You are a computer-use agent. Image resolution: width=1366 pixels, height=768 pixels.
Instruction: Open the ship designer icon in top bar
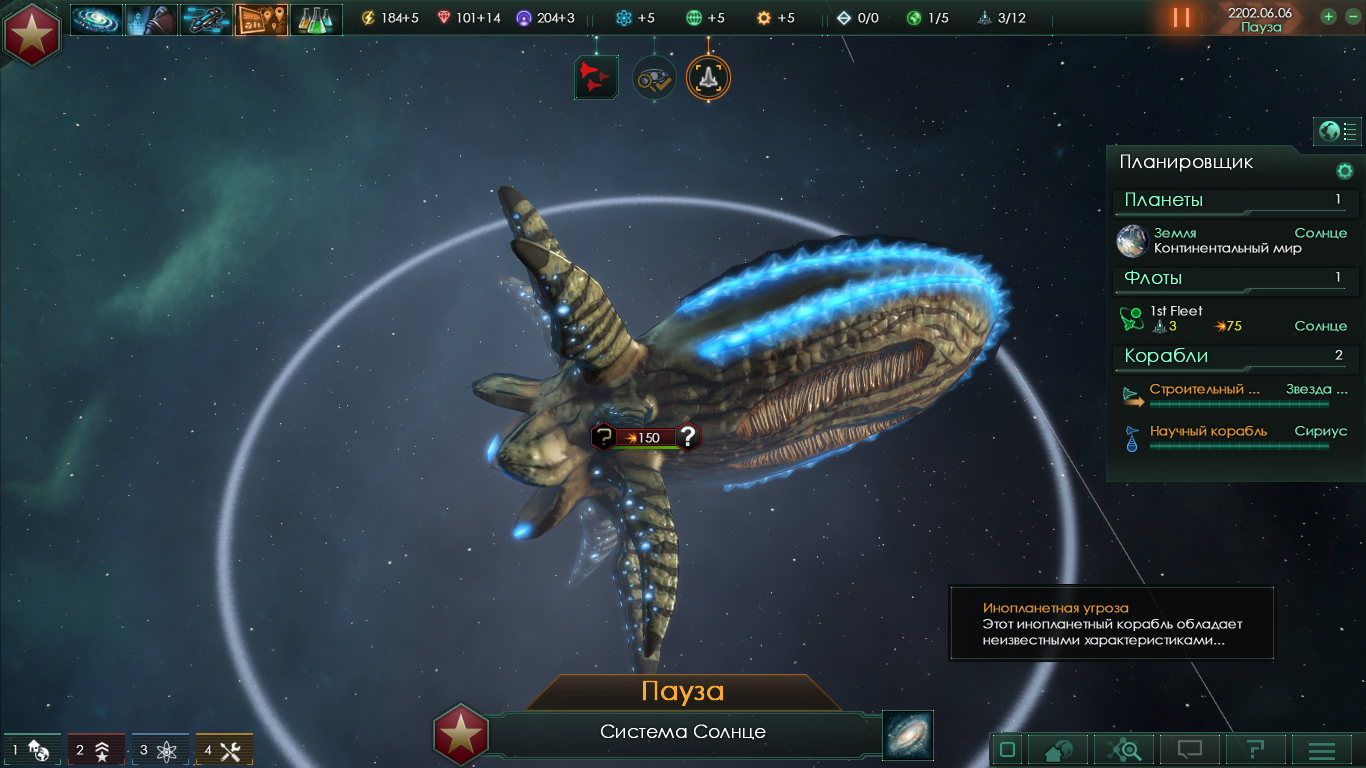[206, 19]
